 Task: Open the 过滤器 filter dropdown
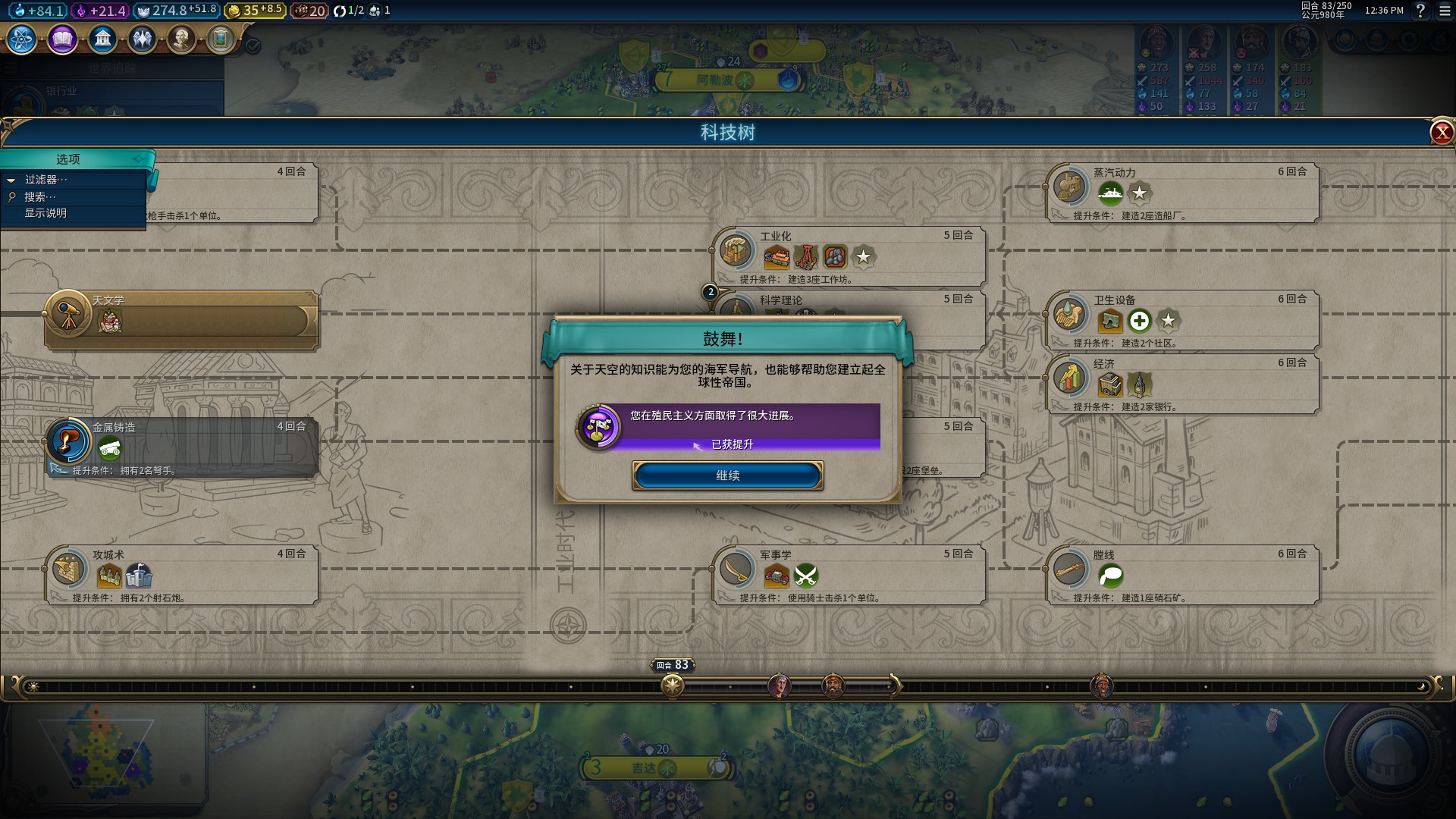45,180
